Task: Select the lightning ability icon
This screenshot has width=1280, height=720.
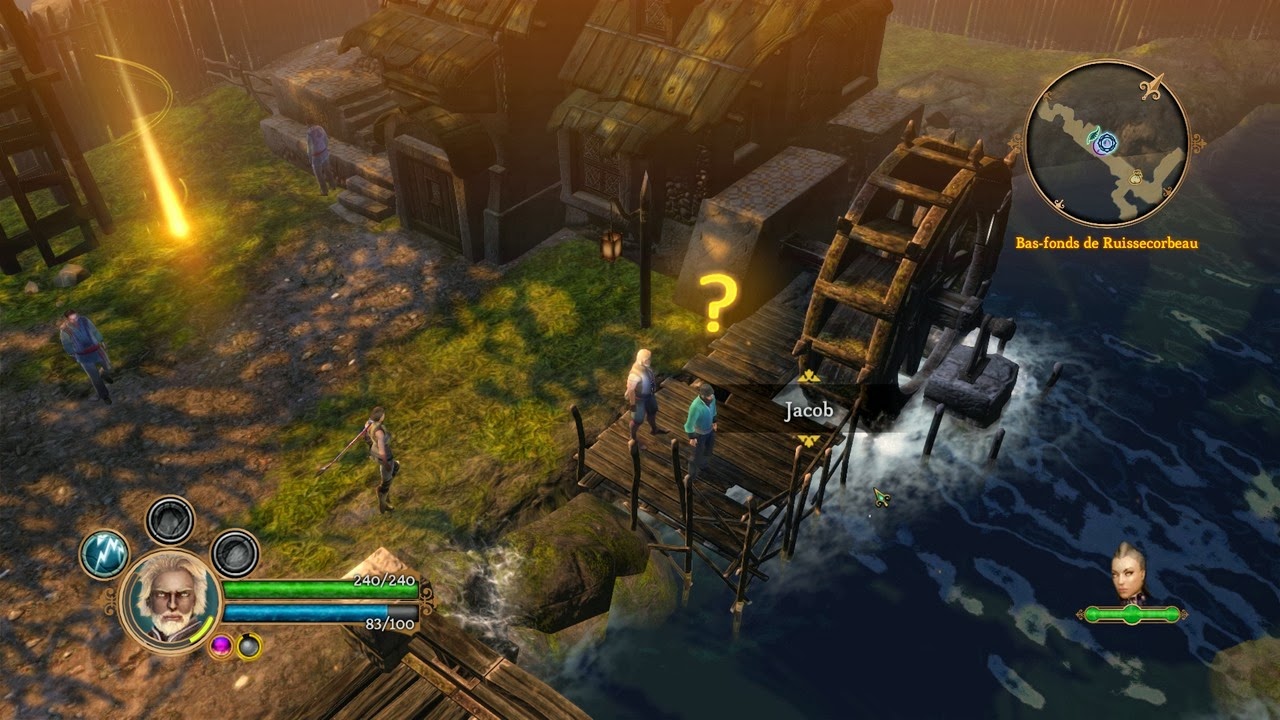Action: [x=103, y=553]
